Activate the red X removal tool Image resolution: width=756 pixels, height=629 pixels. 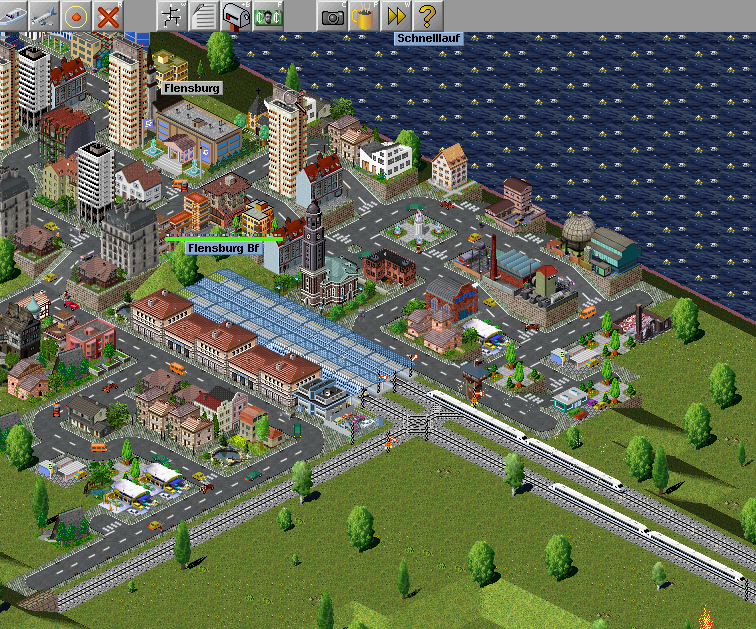[108, 15]
